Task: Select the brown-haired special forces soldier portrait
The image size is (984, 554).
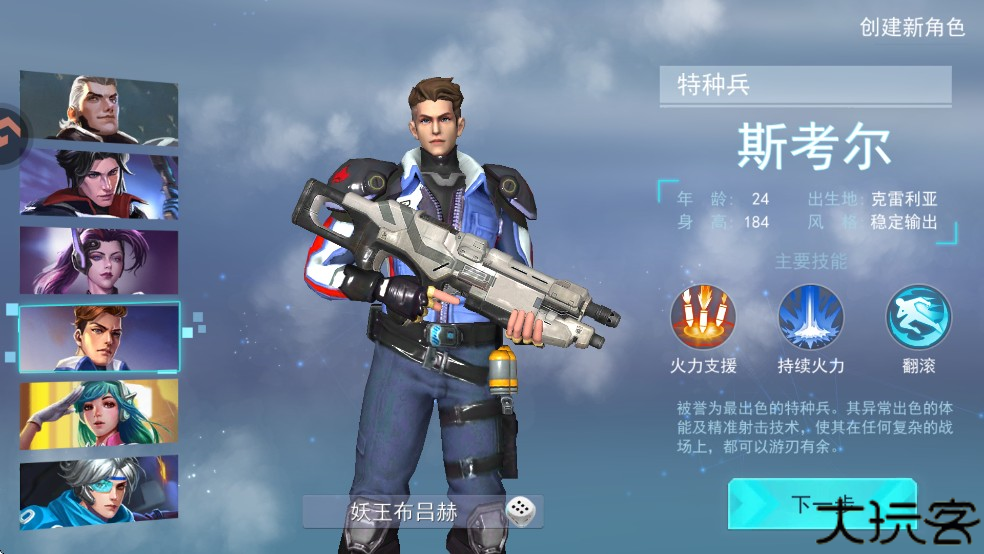Action: (x=98, y=337)
